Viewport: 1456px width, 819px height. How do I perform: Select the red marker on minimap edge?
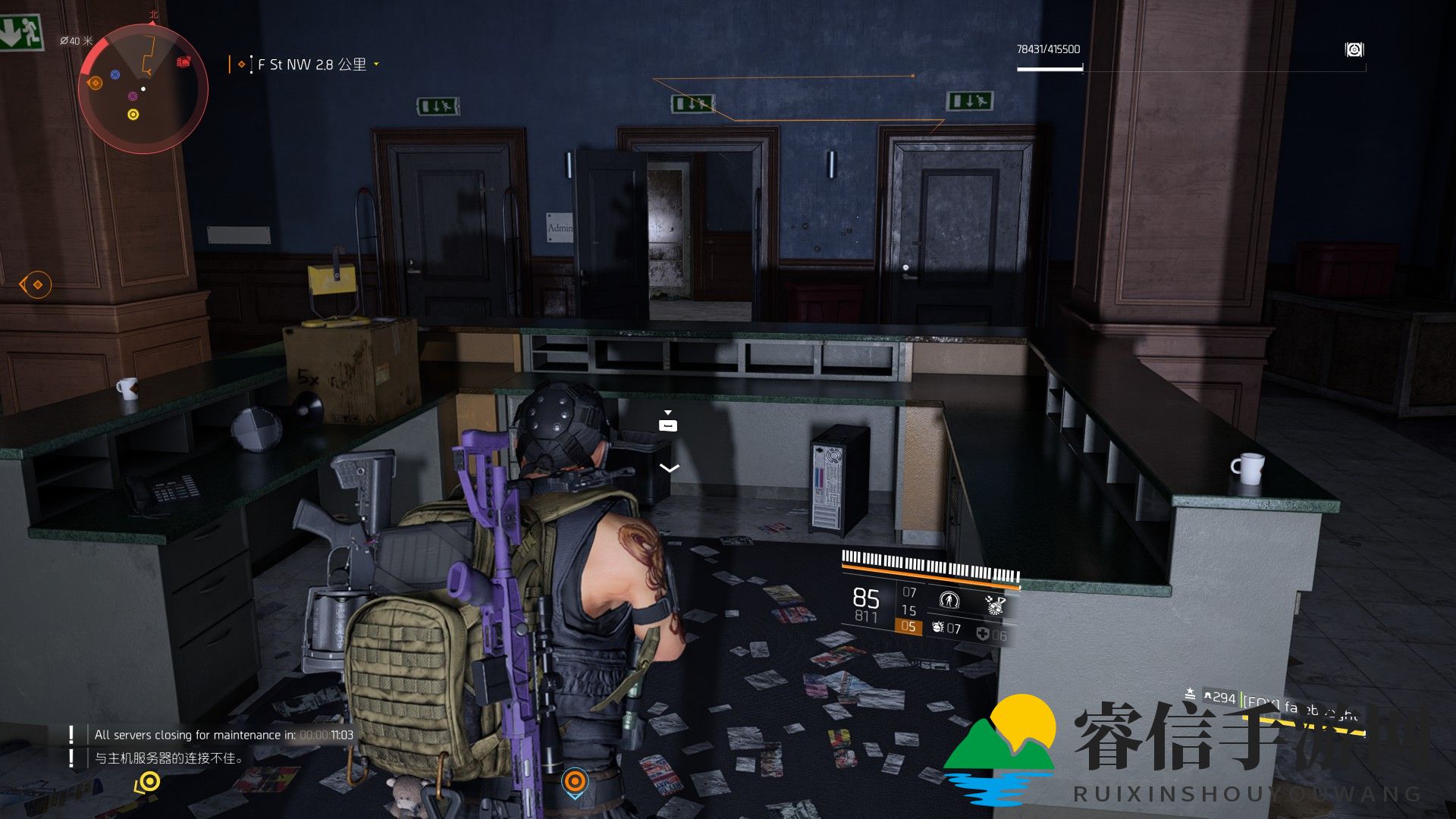pyautogui.click(x=184, y=61)
